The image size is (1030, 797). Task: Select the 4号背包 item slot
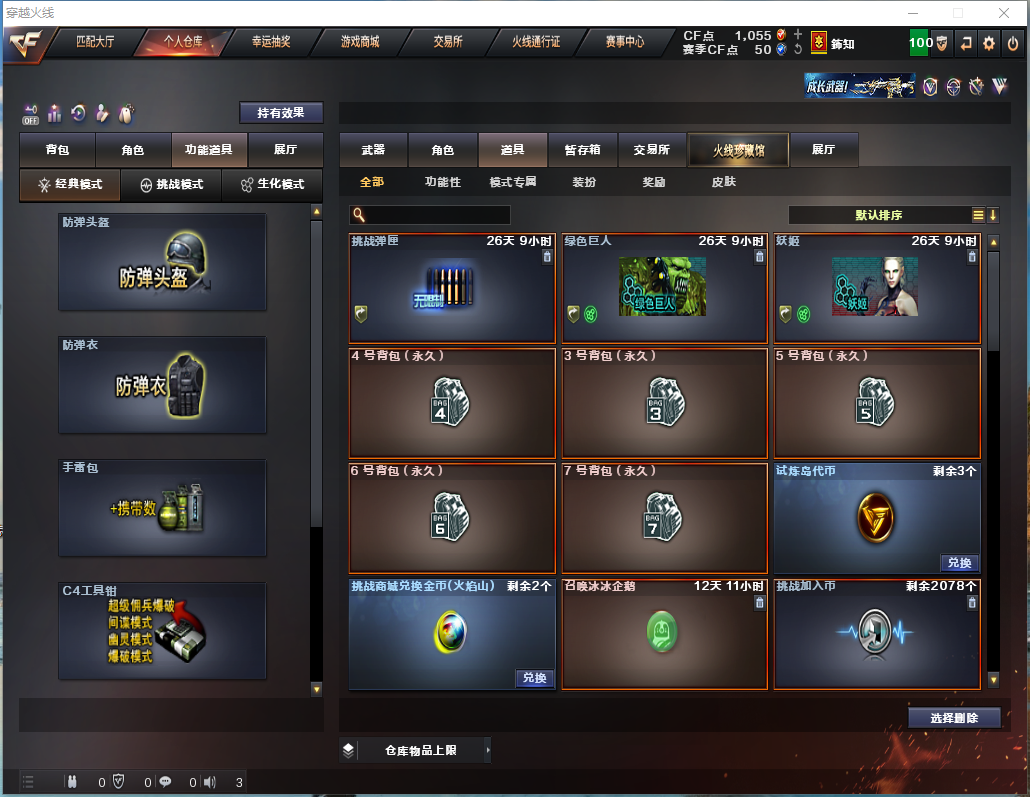click(x=452, y=402)
